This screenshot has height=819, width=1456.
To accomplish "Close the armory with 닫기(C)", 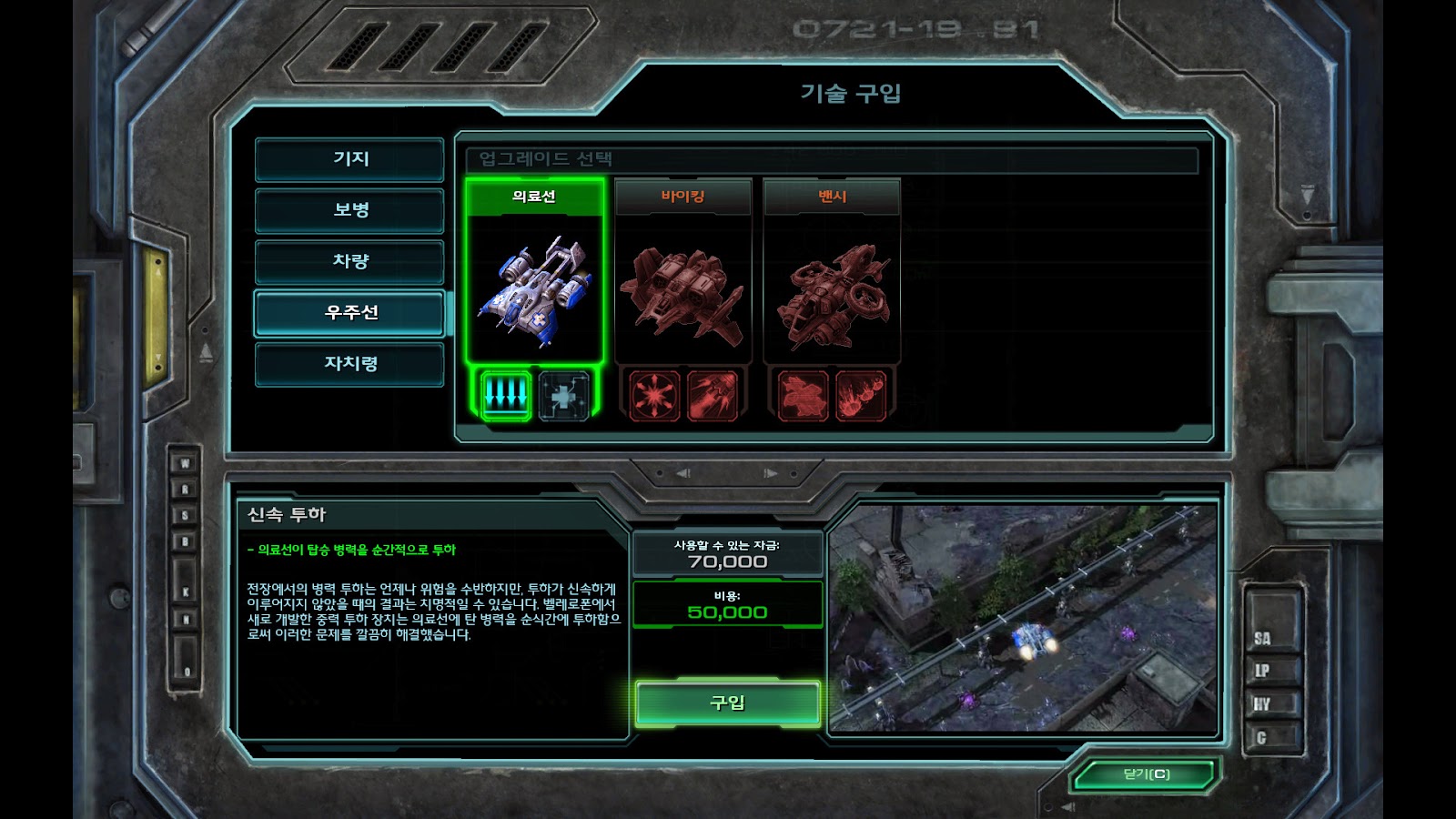I will click(x=1146, y=774).
